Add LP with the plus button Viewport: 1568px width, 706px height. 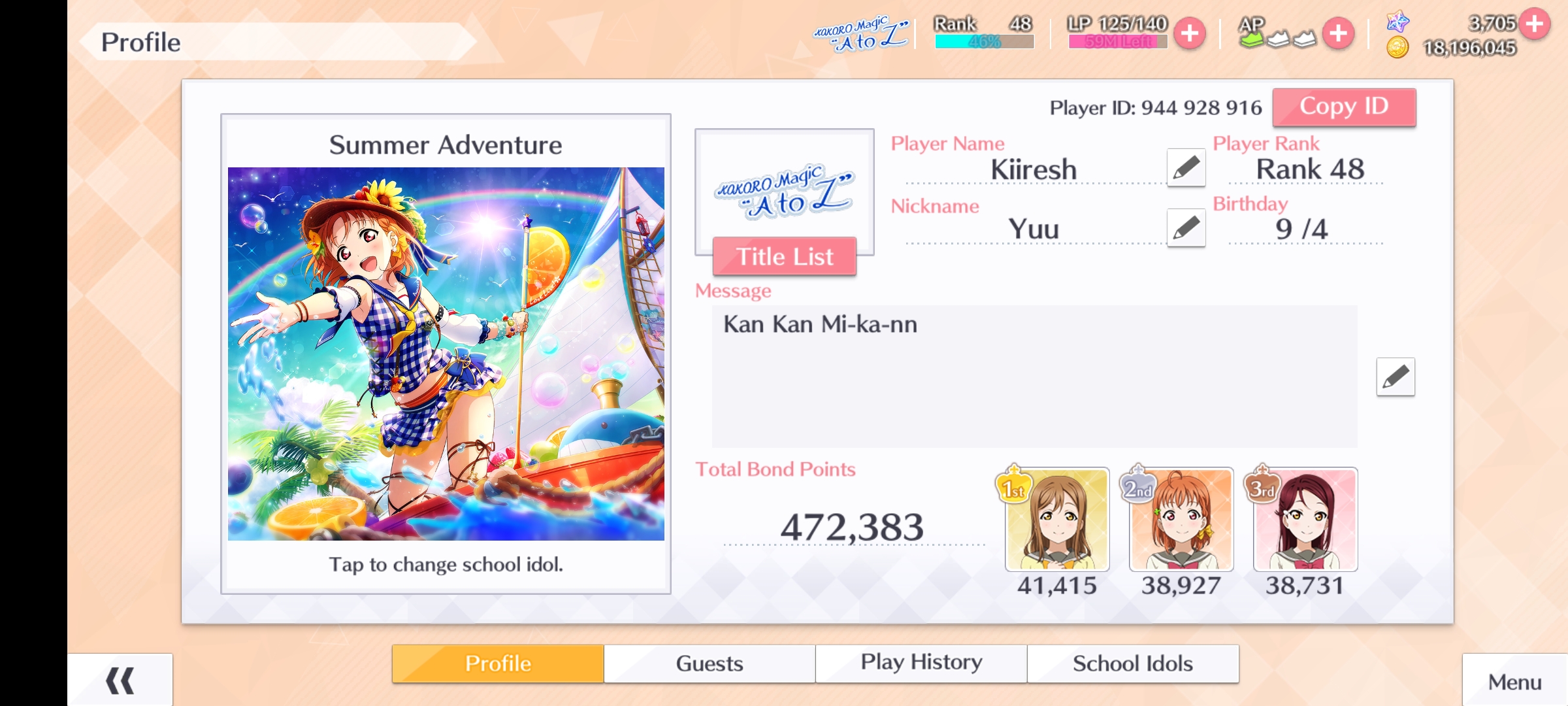point(1190,33)
